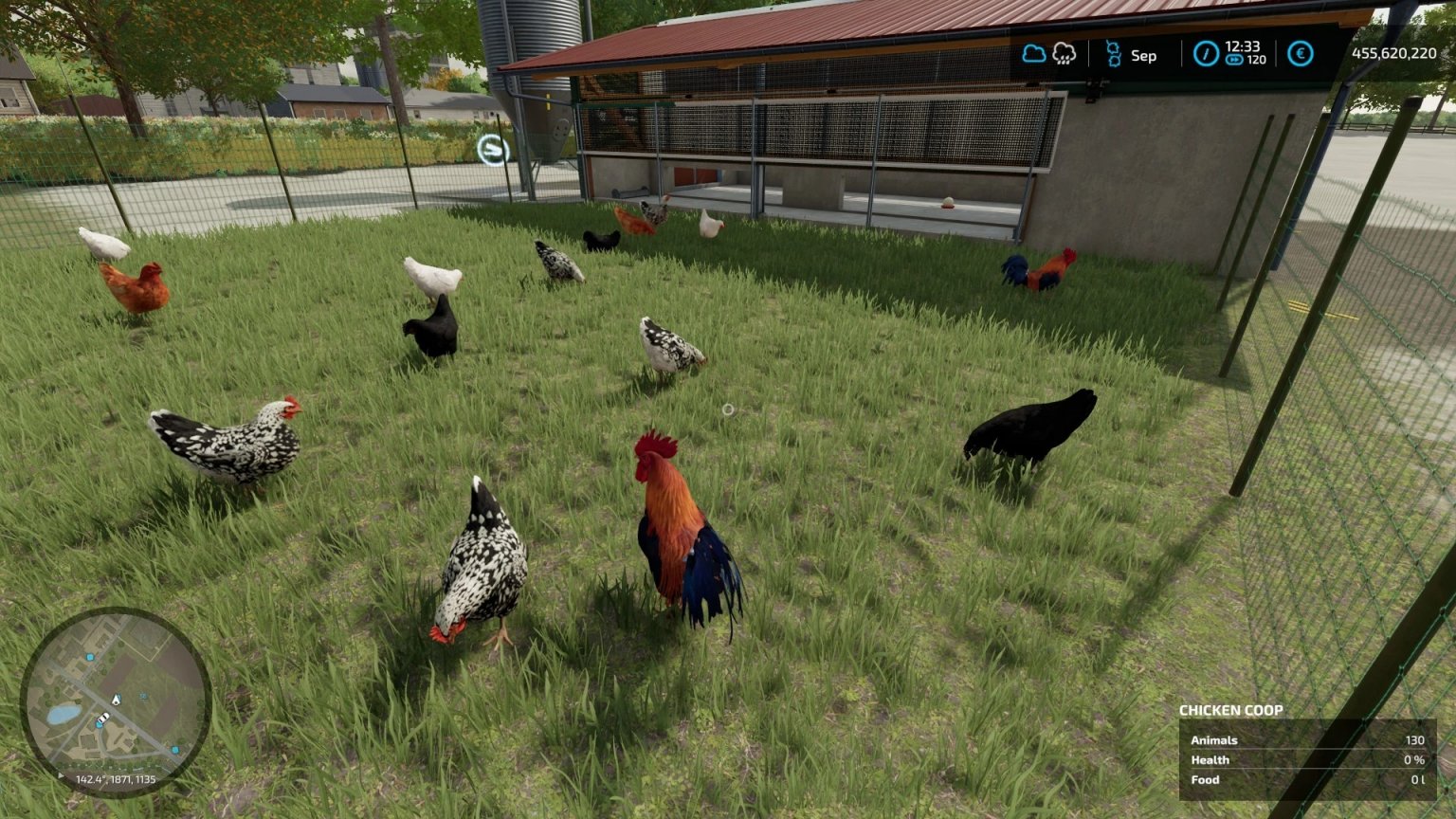Click the current weather cloud icon
This screenshot has width=1456, height=819.
pos(1033,53)
